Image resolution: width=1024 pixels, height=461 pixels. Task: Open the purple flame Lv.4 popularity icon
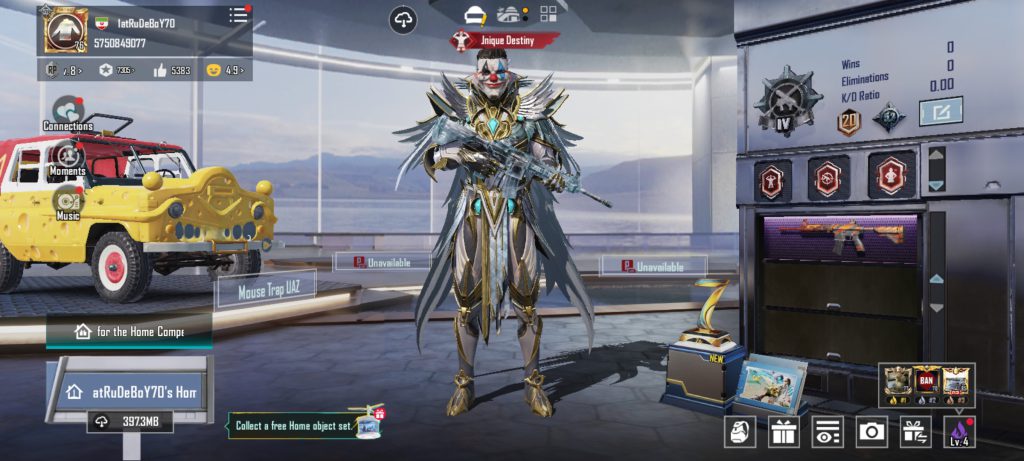(959, 431)
